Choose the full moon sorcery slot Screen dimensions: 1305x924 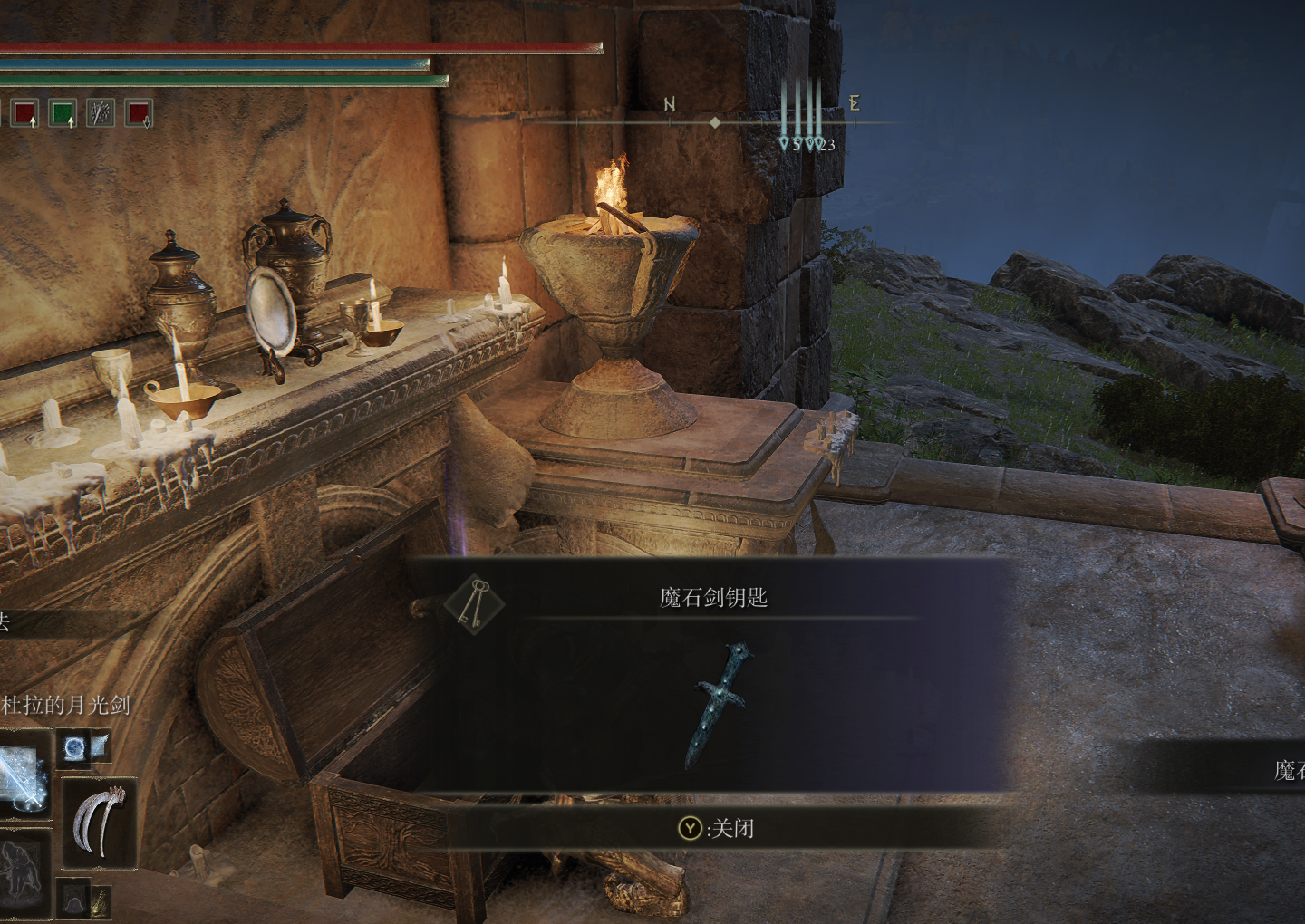pyautogui.click(x=74, y=747)
